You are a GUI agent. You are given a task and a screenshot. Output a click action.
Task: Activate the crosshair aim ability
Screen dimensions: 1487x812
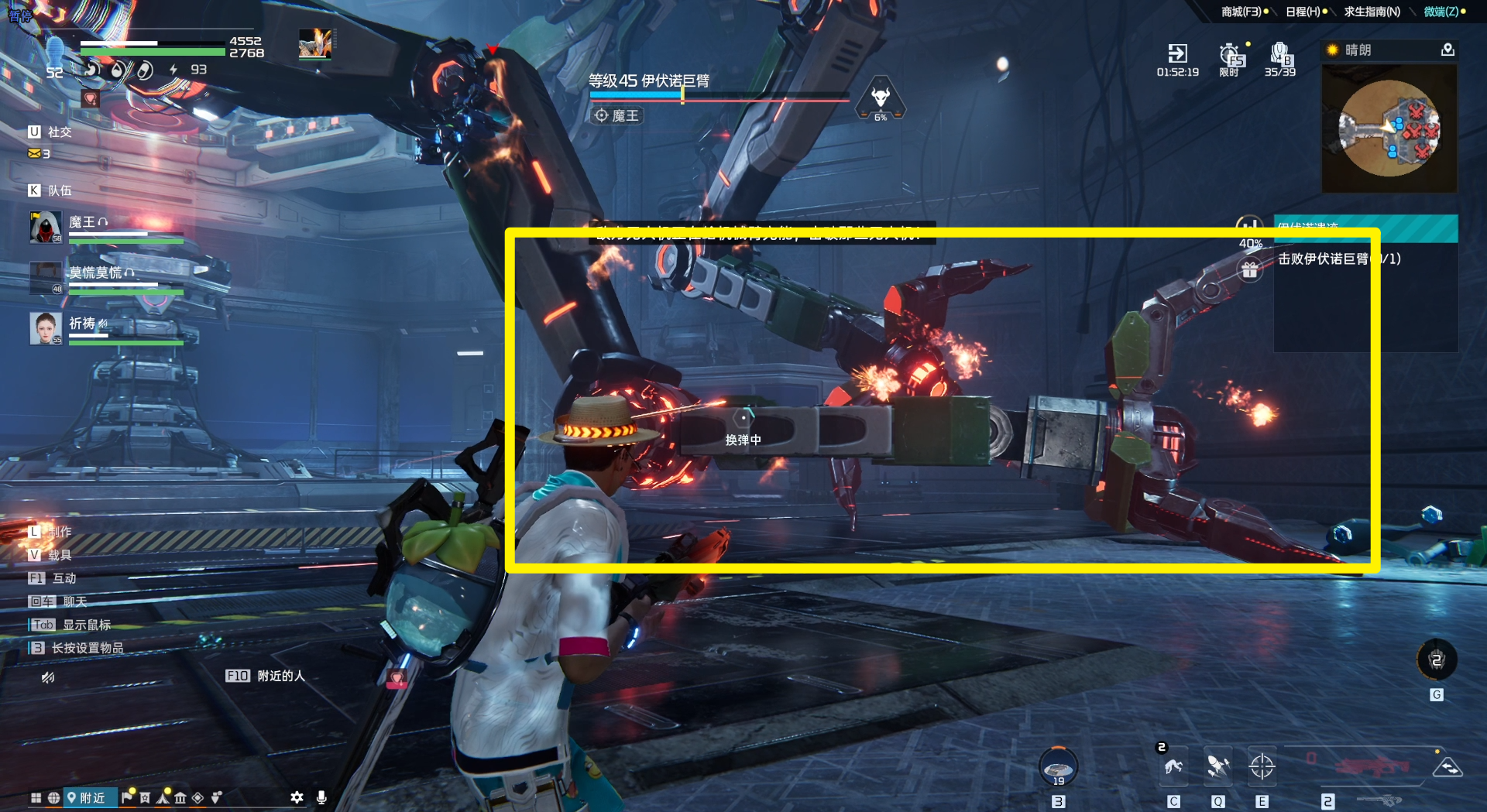tap(1262, 767)
